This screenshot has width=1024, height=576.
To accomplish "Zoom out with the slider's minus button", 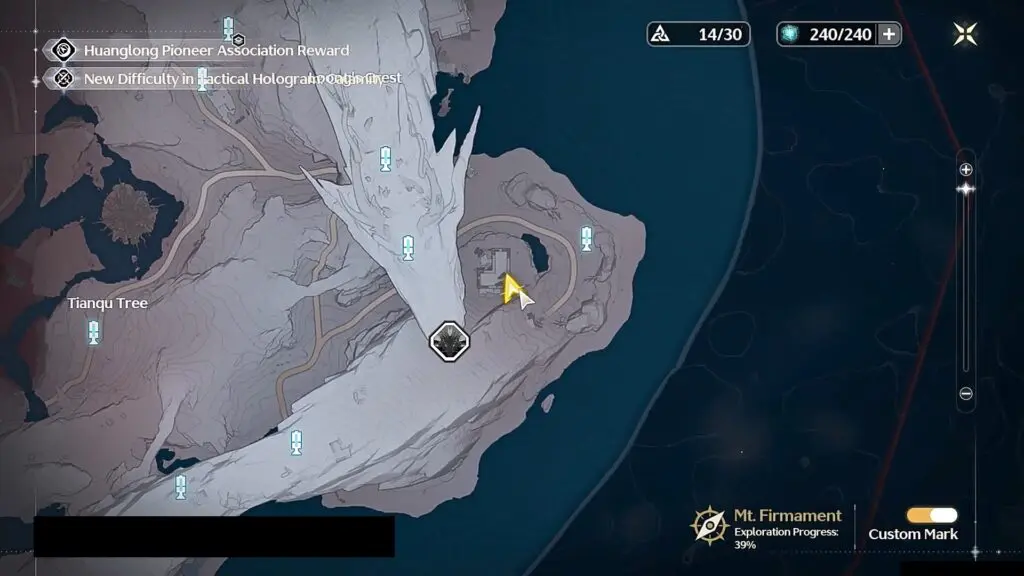I will click(966, 394).
